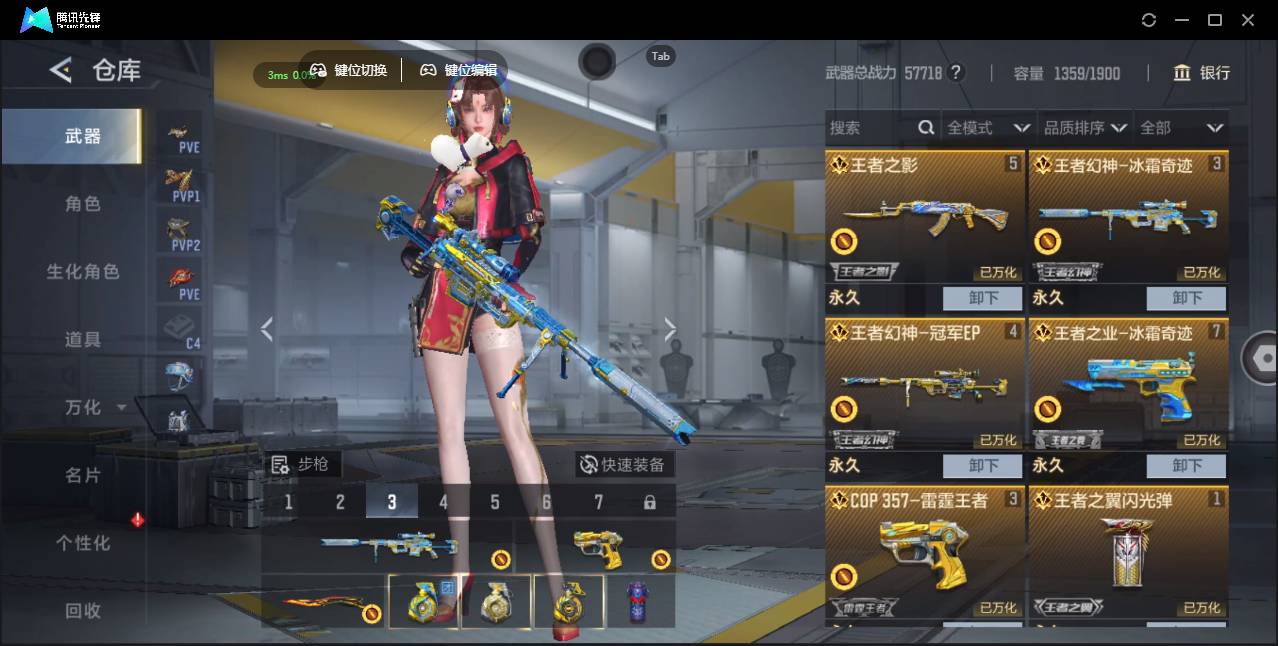
Task: Select the 道具 items tab
Action: point(83,340)
